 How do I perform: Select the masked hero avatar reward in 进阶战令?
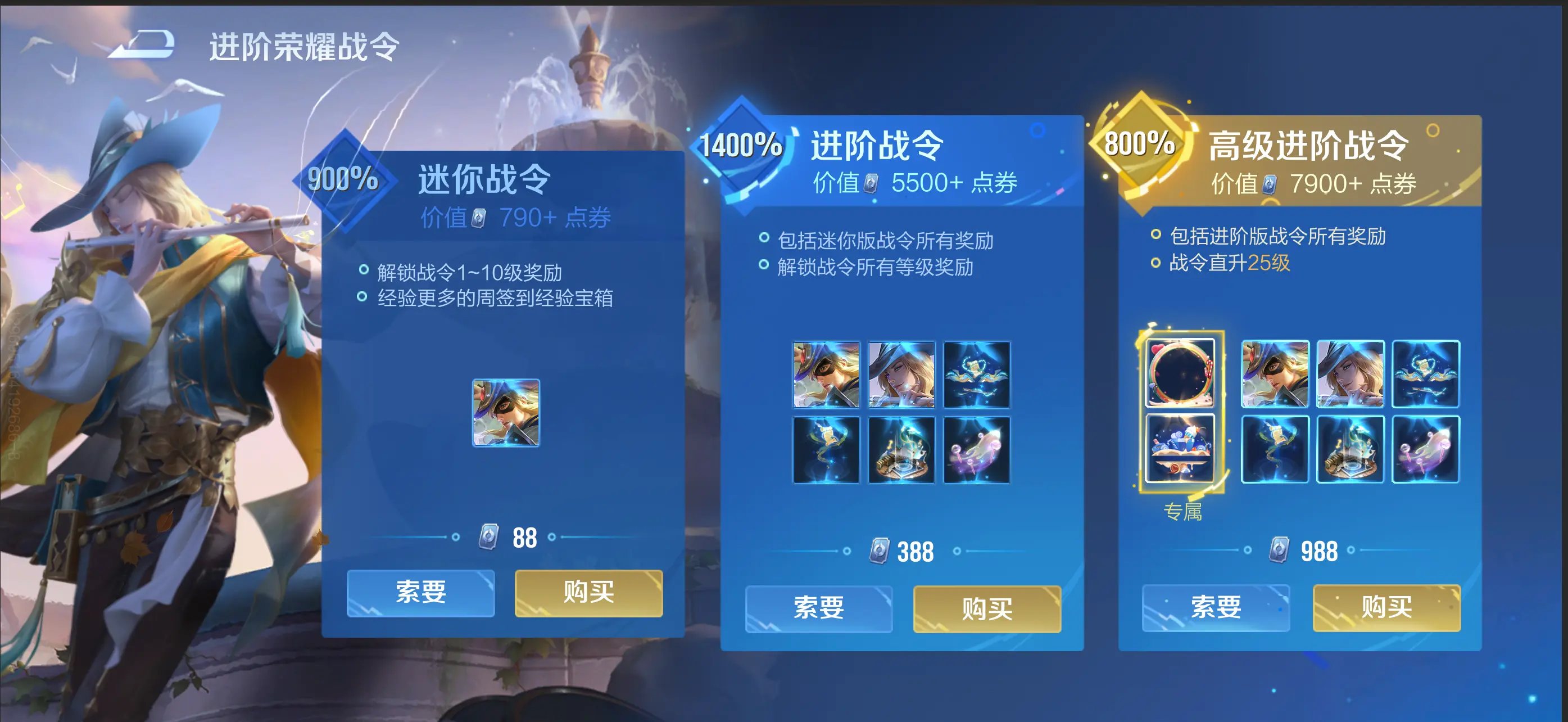pos(826,374)
